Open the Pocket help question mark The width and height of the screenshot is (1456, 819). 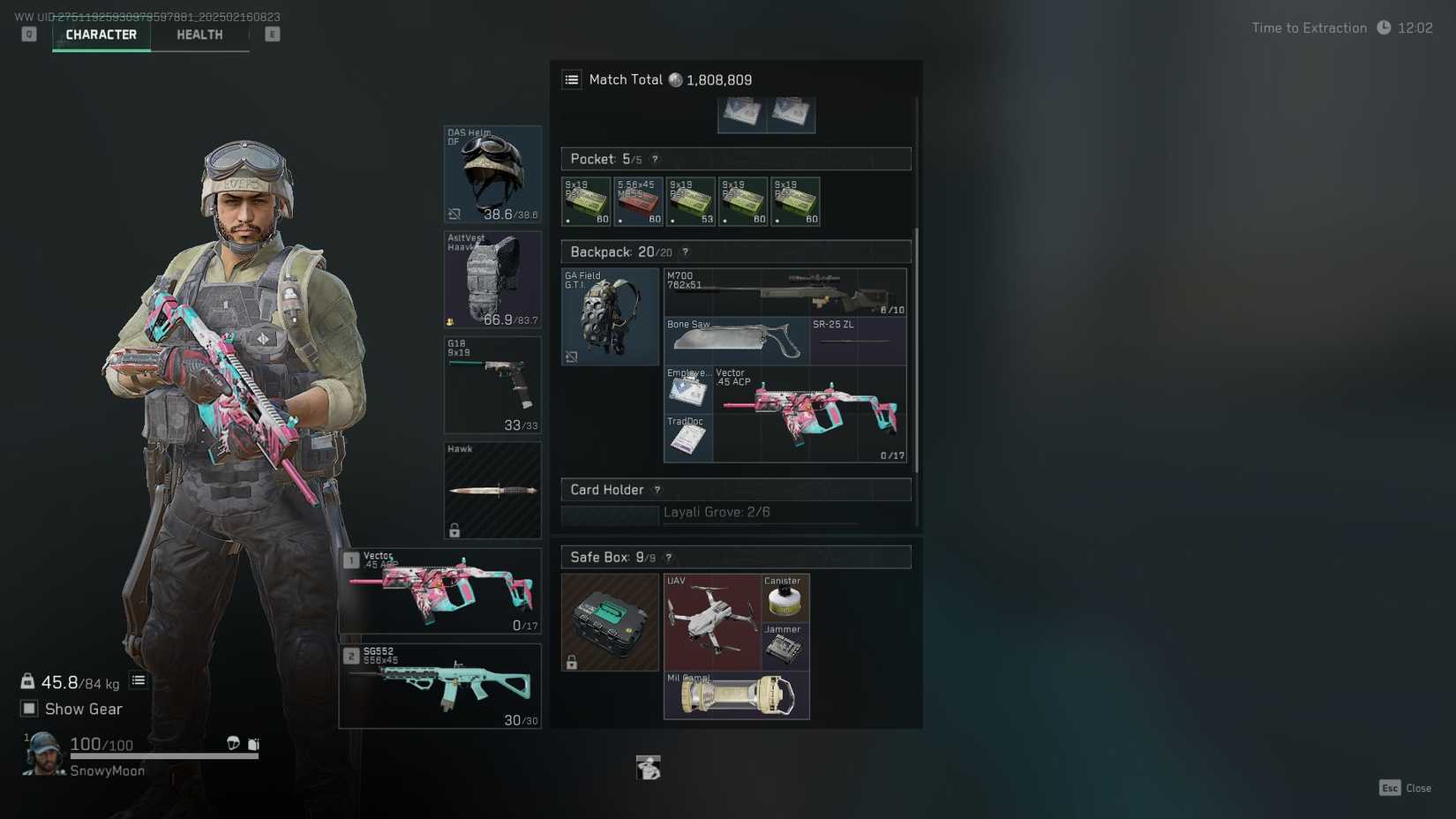coord(655,160)
